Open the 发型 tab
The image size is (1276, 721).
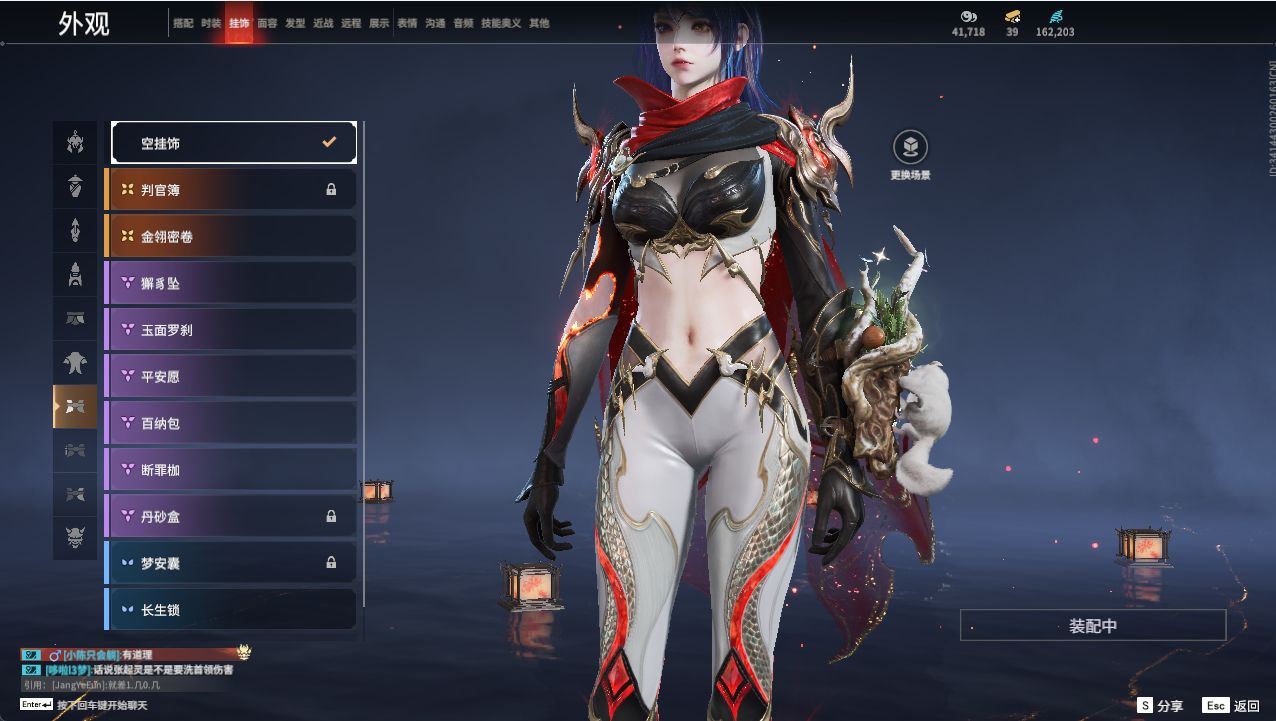point(295,23)
